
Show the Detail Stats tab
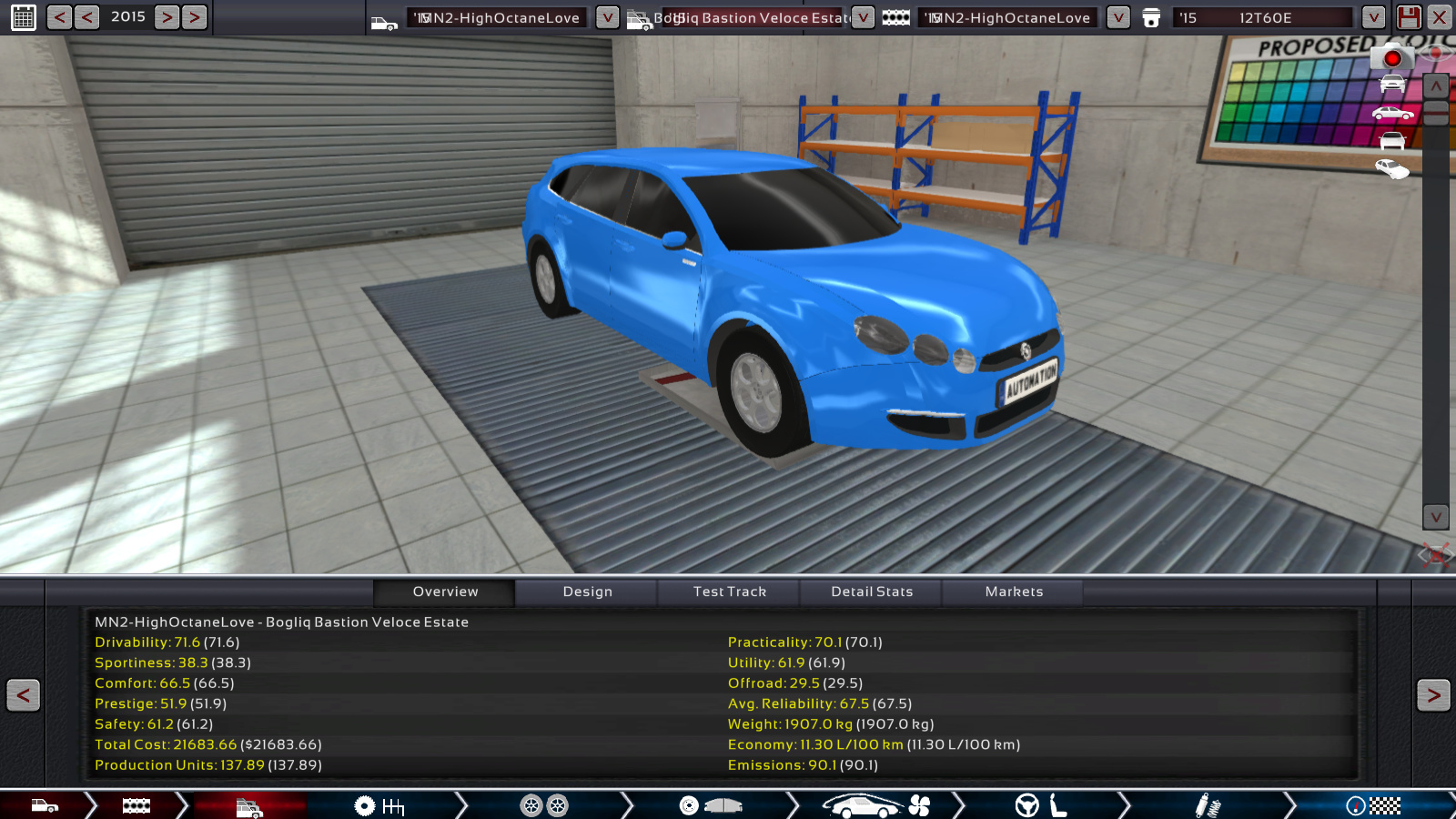pos(871,592)
